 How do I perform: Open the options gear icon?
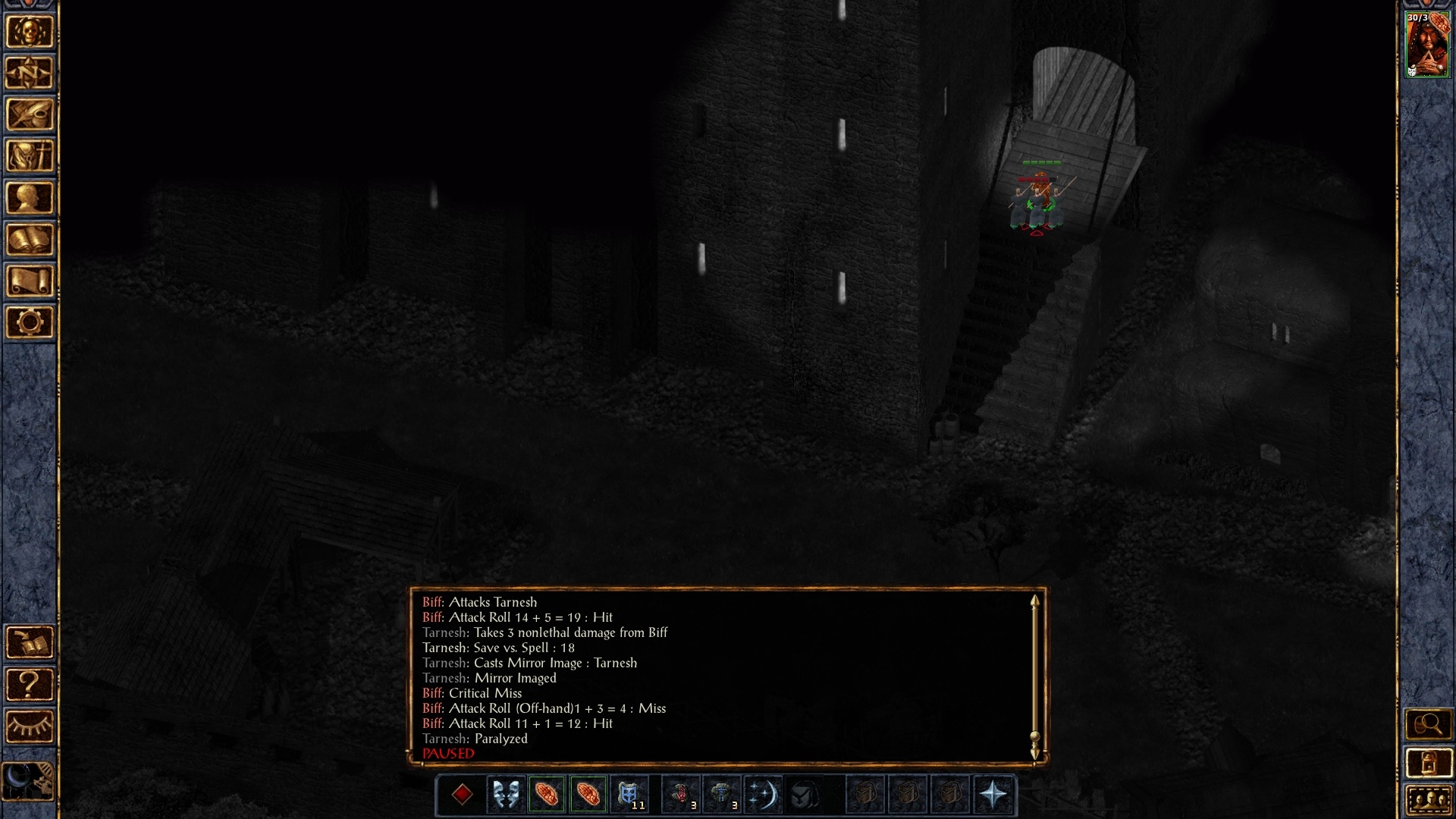pos(30,322)
